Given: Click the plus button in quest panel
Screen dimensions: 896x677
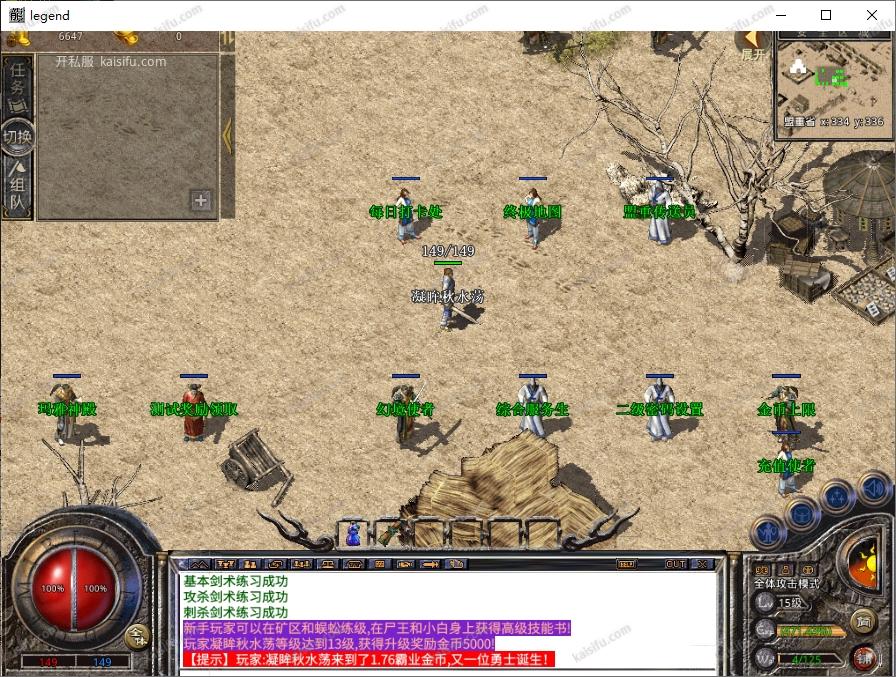Looking at the screenshot, I should tap(201, 200).
